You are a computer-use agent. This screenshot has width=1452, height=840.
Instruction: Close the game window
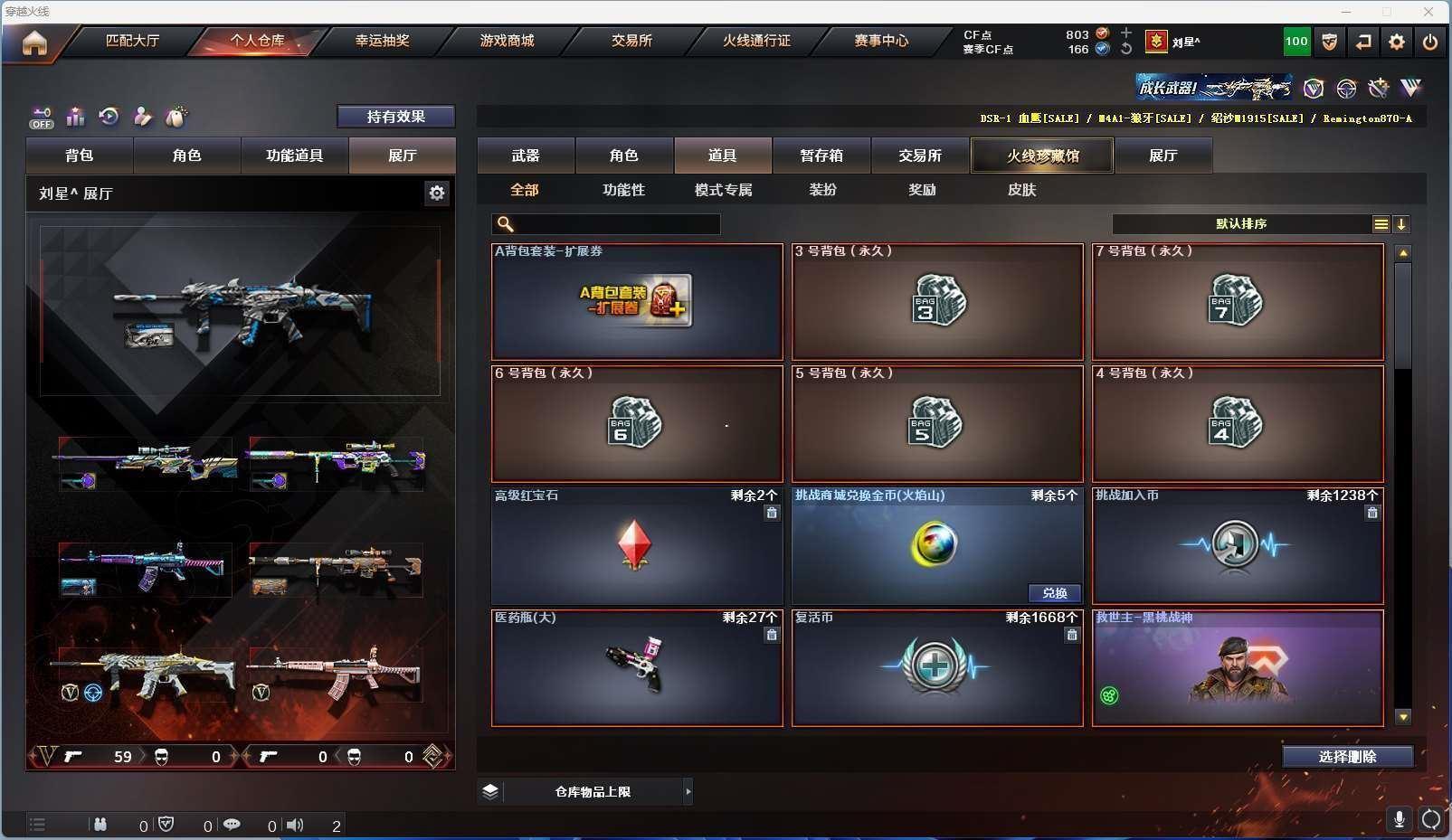1428,12
